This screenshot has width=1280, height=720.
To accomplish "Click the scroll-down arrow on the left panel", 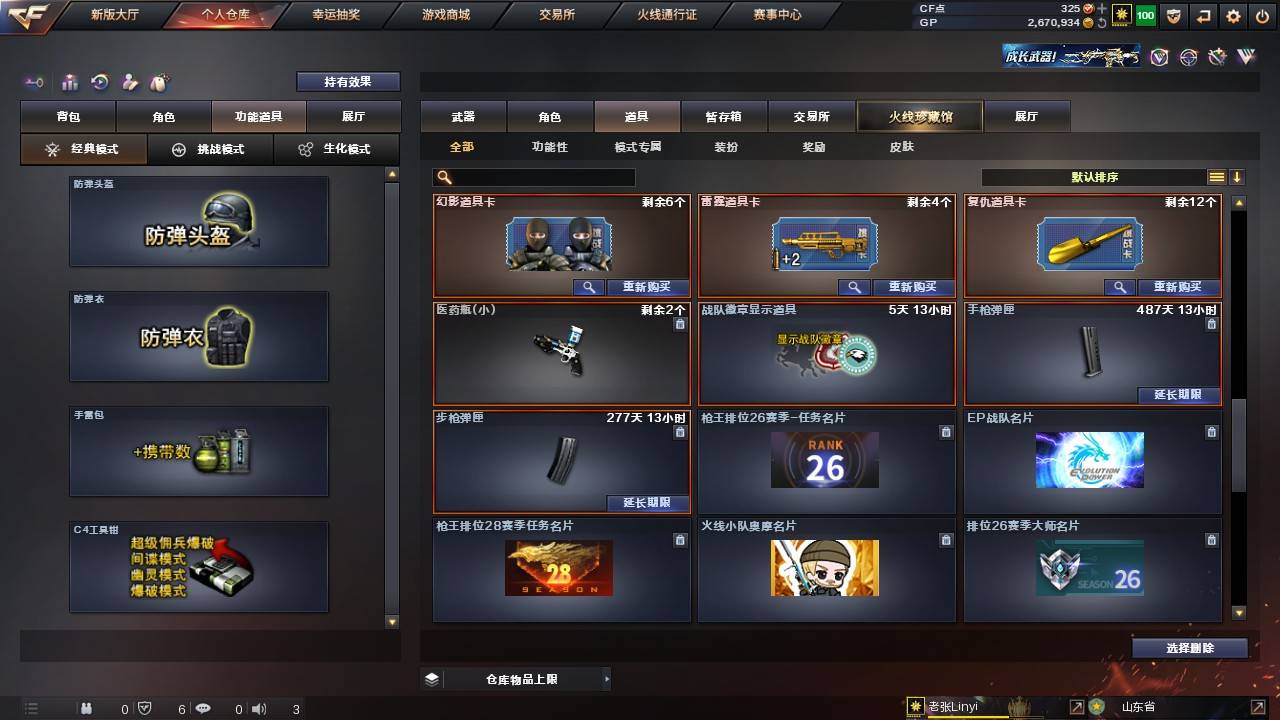I will pos(392,623).
